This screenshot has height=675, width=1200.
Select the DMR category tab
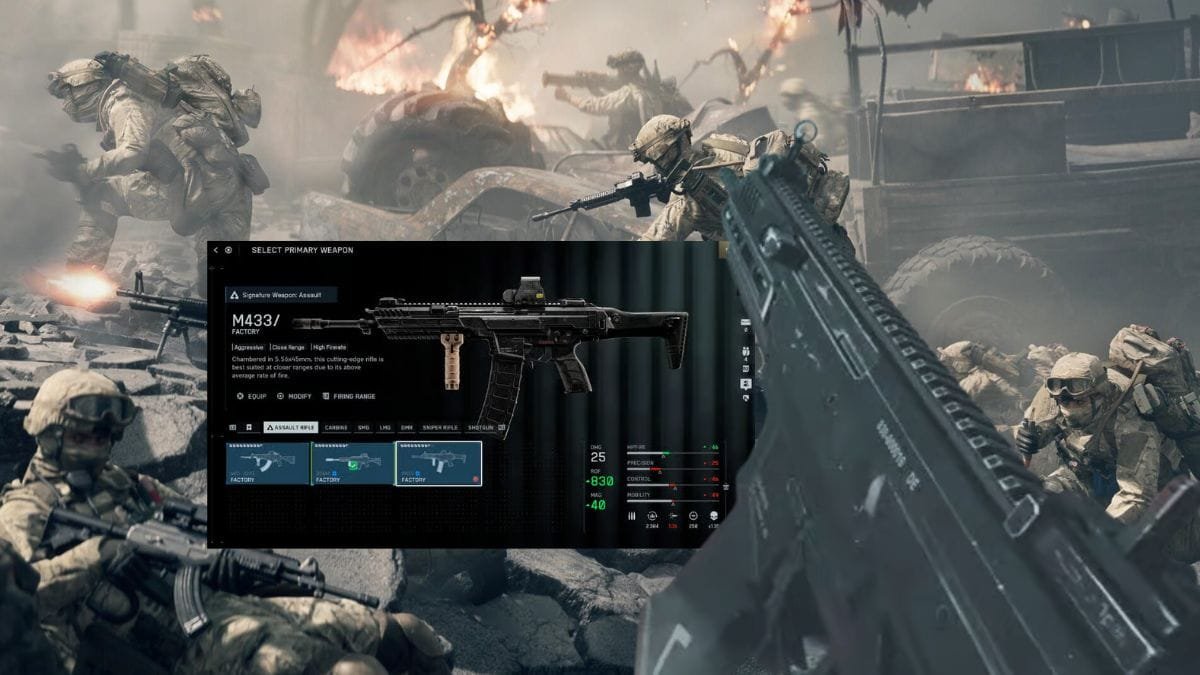(x=407, y=427)
